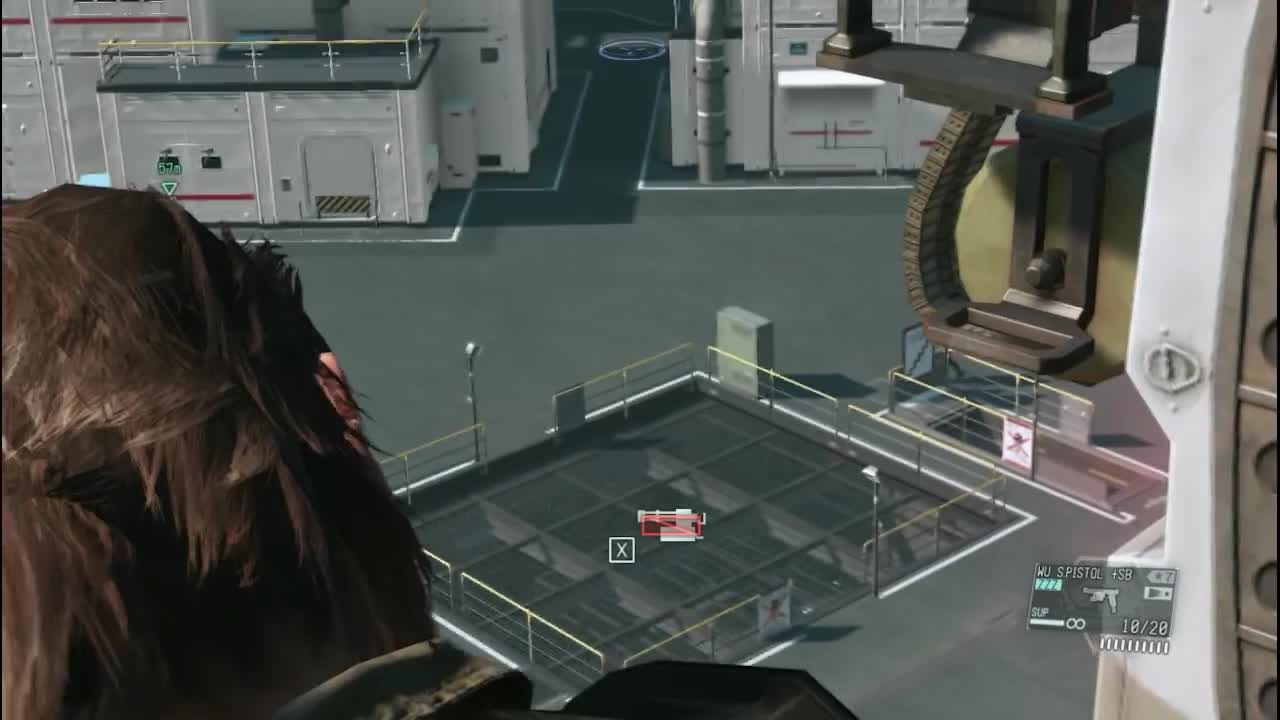Screen dimensions: 1280x720
Task: Toggle the weapon durability gauge segments
Action: click(x=1047, y=584)
